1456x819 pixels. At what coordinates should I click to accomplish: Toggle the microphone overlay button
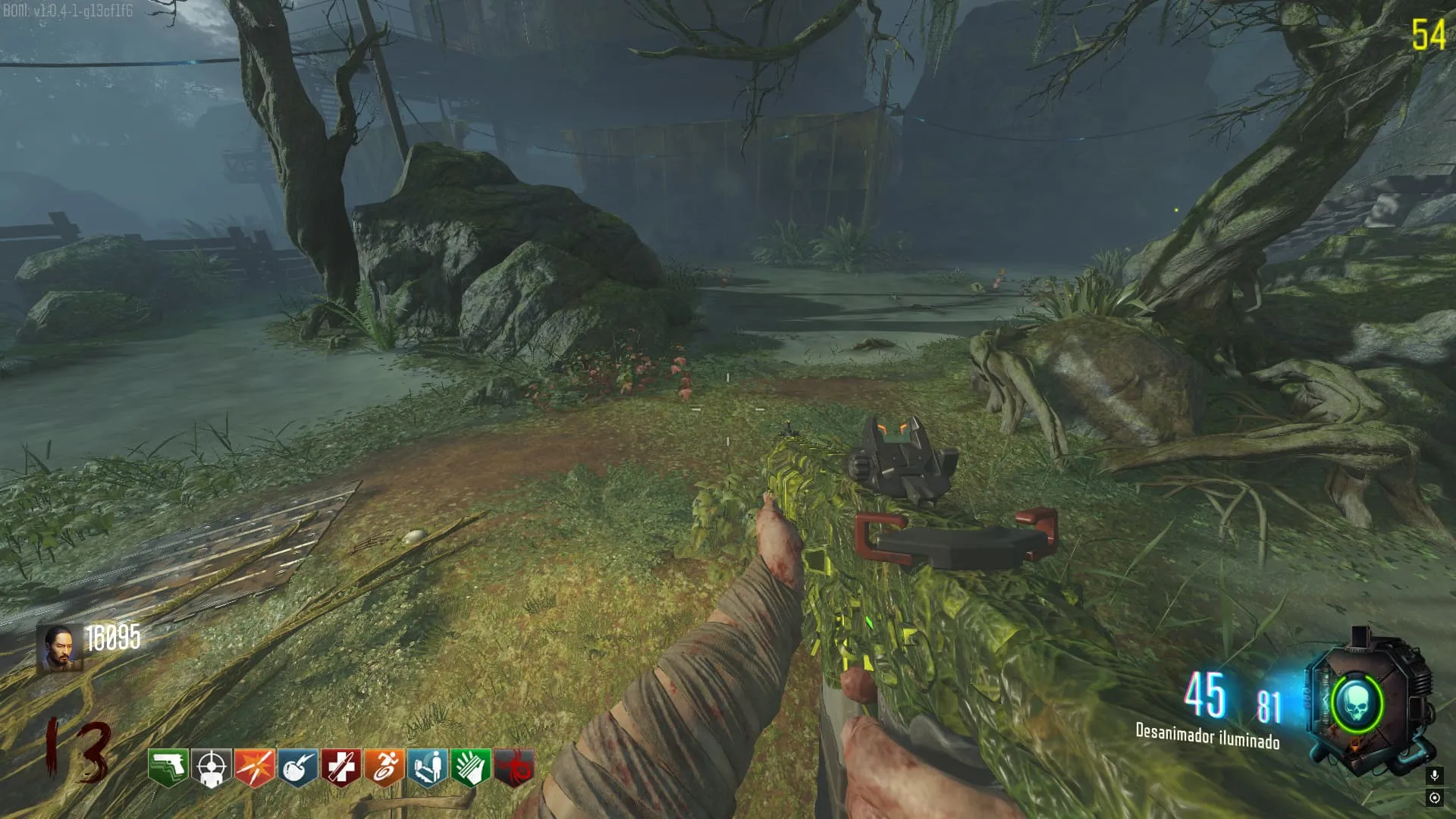coord(1434,775)
